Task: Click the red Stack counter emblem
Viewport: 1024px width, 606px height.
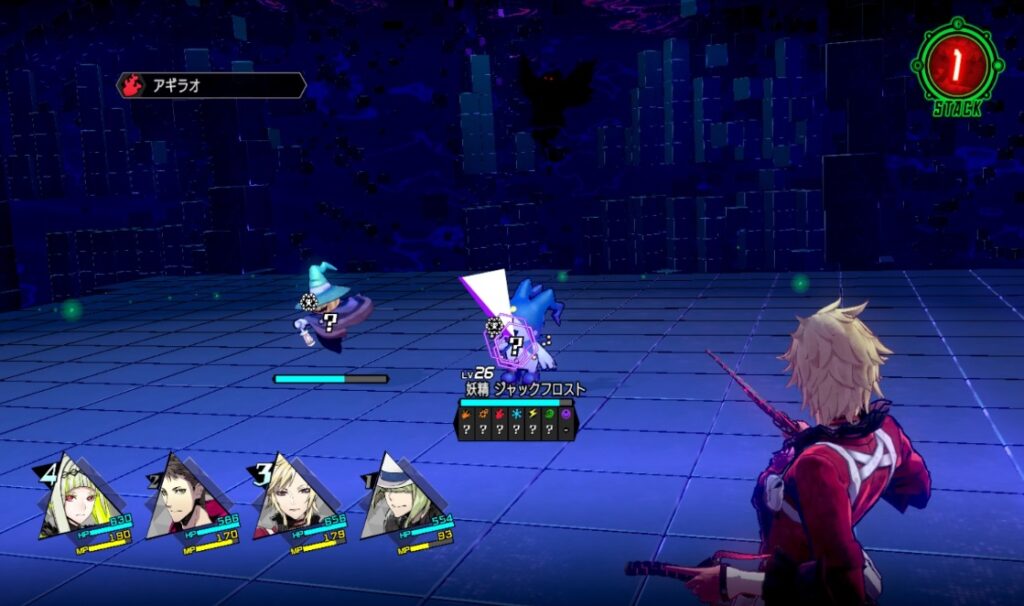Action: [958, 64]
